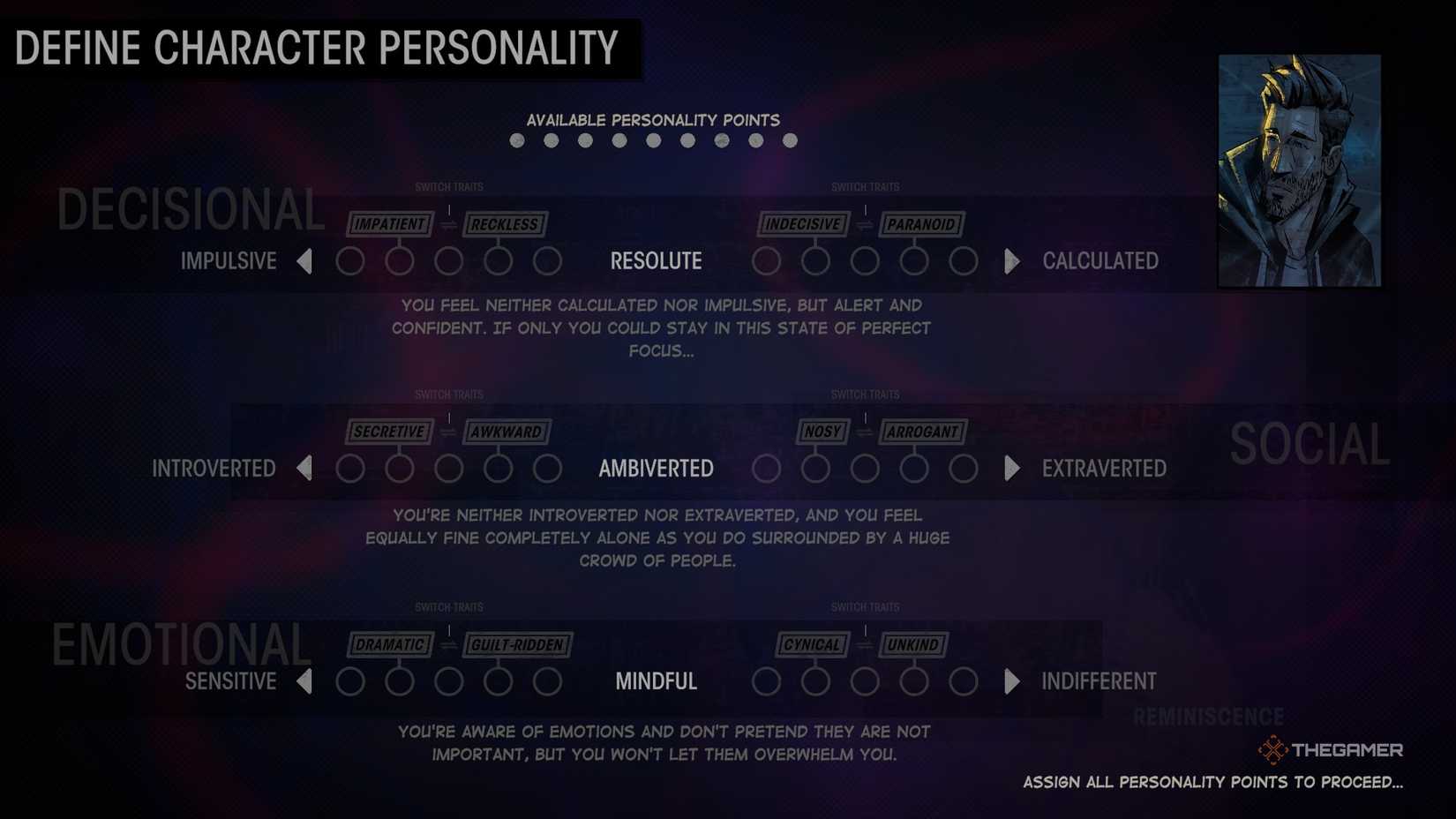1456x819 pixels.
Task: Click the right arrow toward Calculated
Action: [1011, 260]
